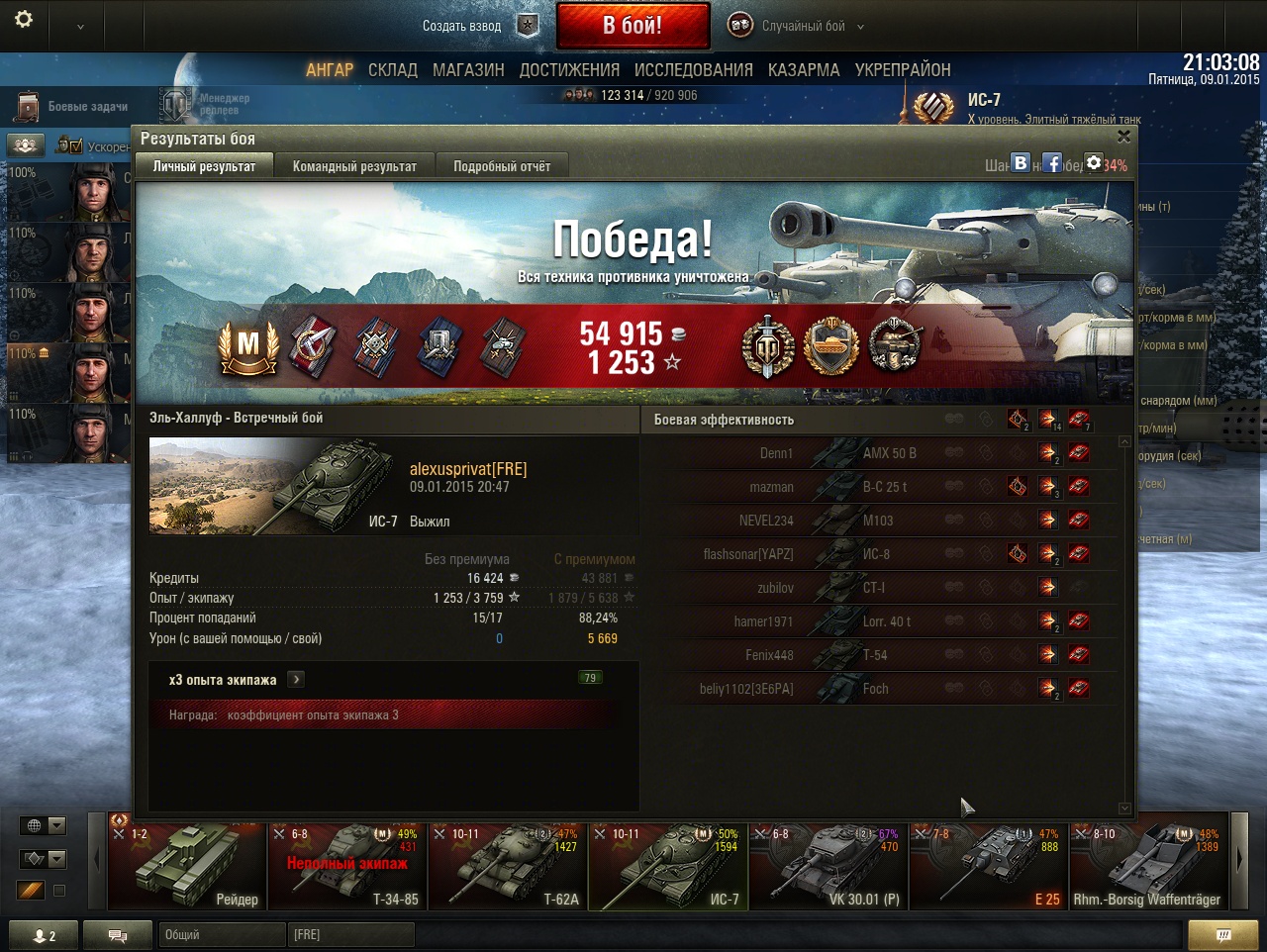Screen dimensions: 1267x952
Task: Open the settings gear menu
Action: pos(24,20)
